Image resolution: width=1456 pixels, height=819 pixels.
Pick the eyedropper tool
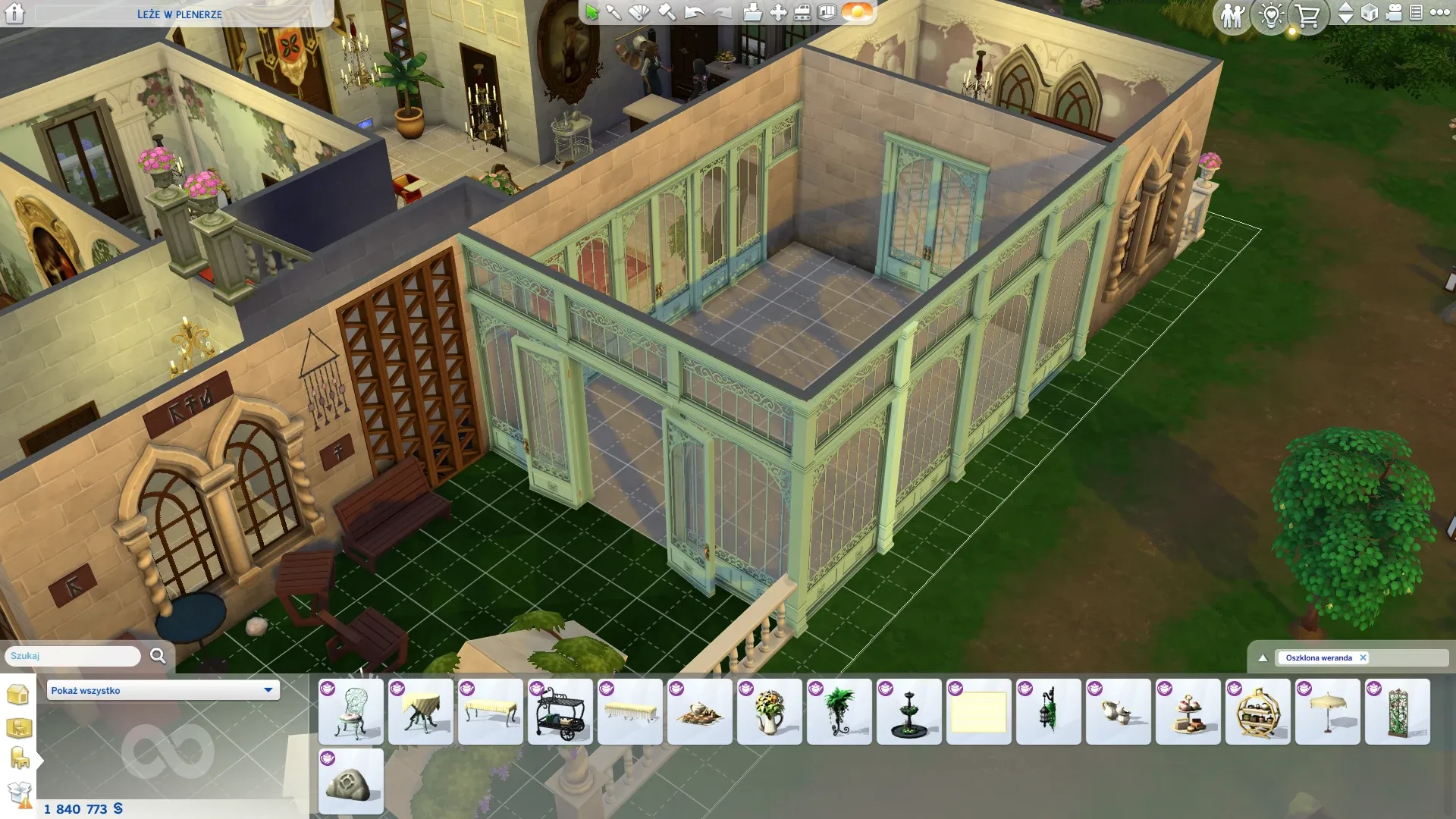click(x=613, y=12)
